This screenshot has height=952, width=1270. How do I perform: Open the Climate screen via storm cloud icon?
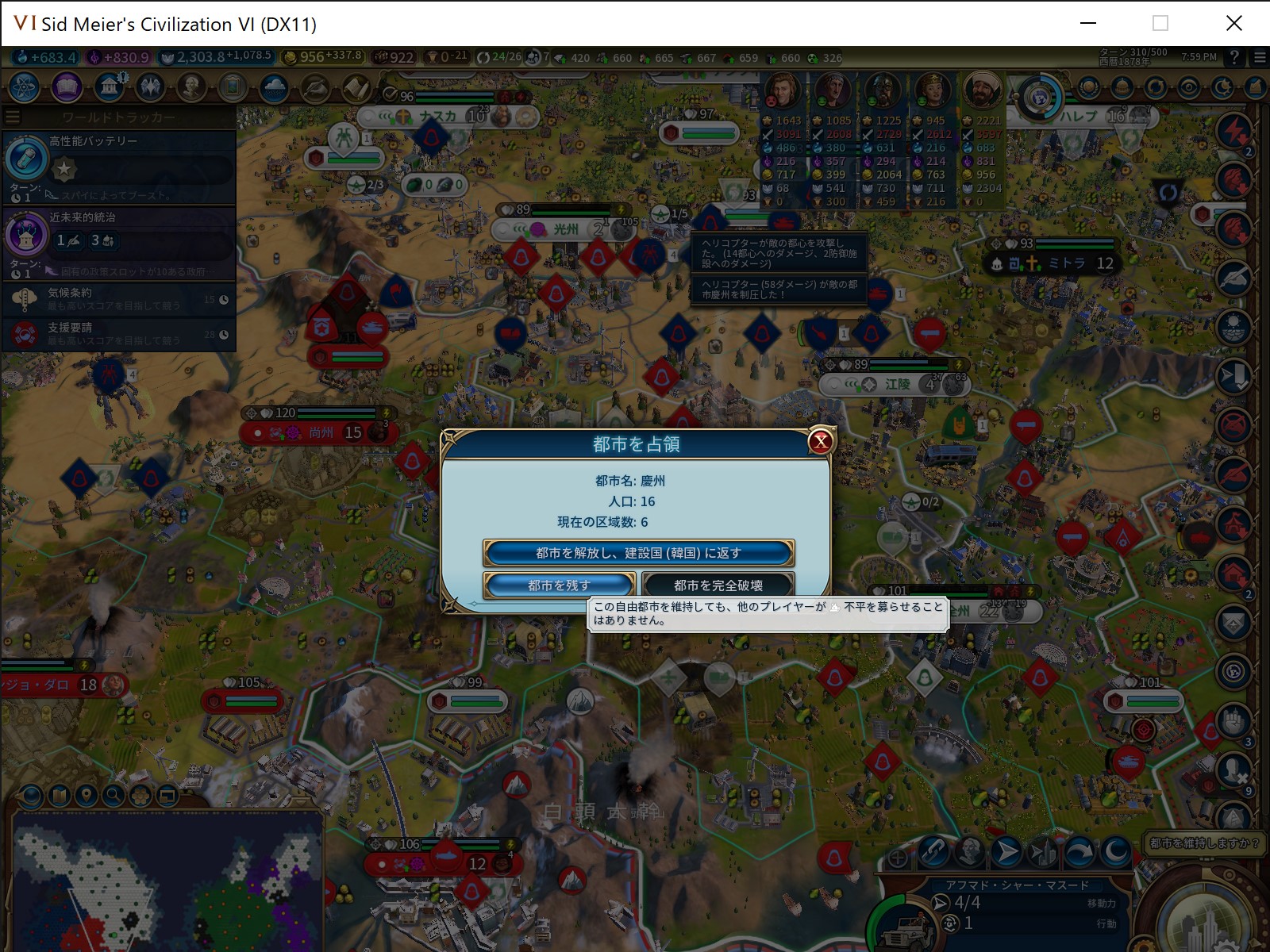click(x=275, y=87)
